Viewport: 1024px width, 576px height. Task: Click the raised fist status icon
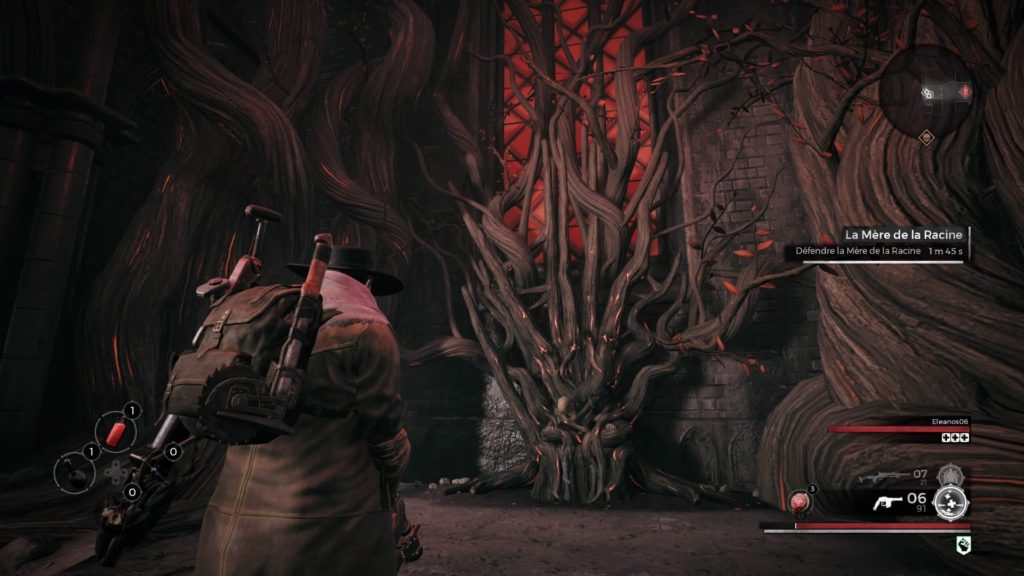960,543
